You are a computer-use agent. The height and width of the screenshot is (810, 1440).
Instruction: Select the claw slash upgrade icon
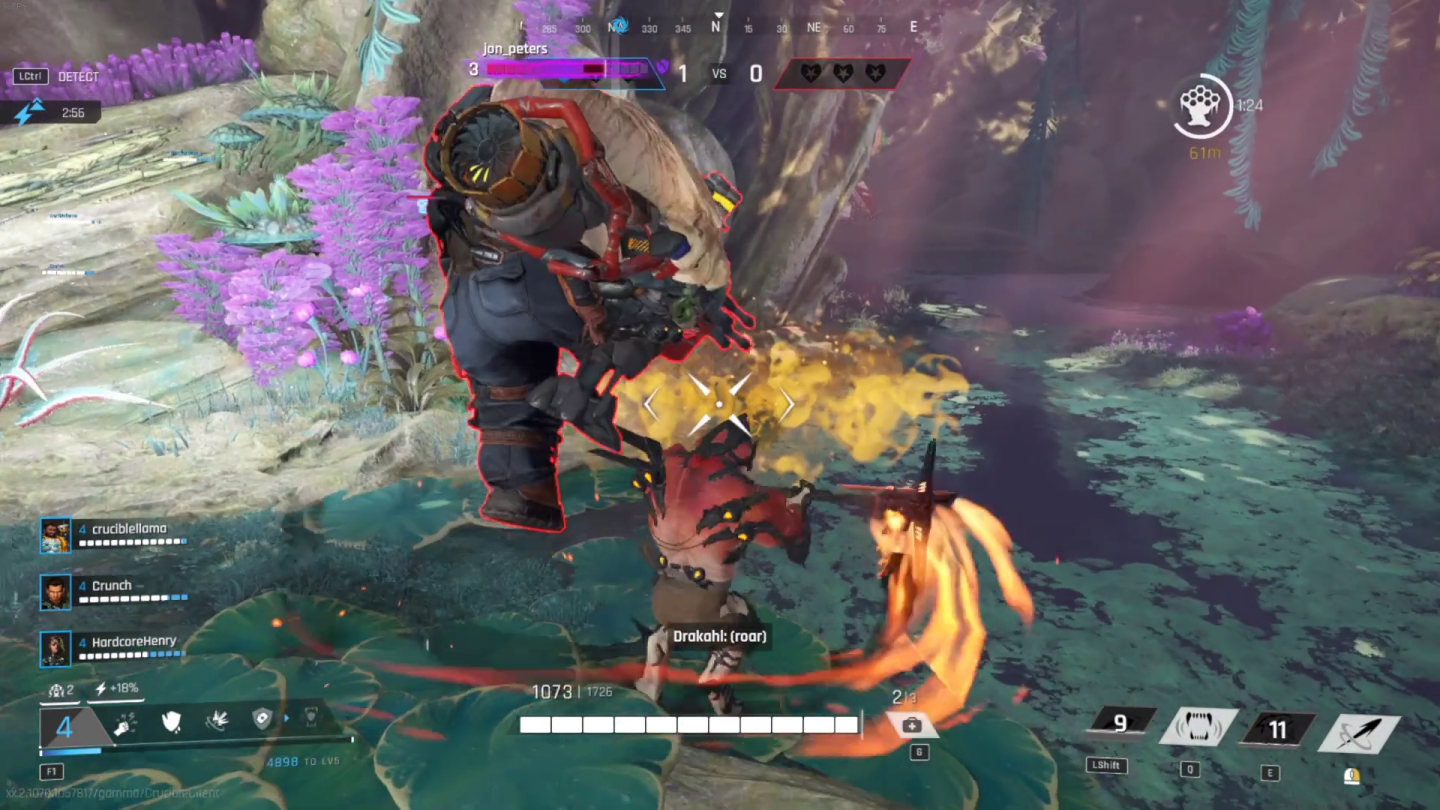point(219,722)
